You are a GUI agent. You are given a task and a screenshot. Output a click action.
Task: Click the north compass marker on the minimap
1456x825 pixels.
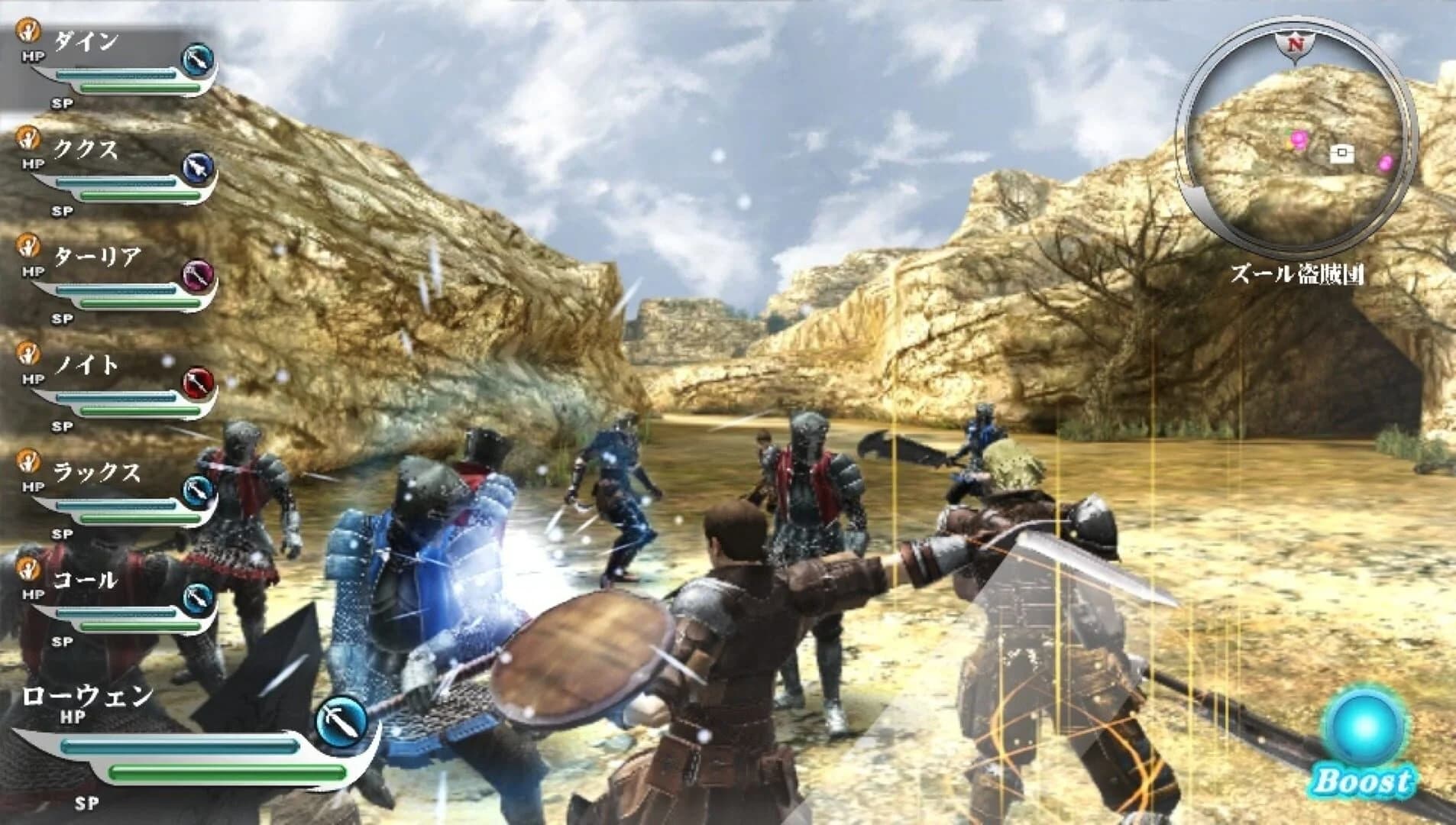coord(1297,44)
